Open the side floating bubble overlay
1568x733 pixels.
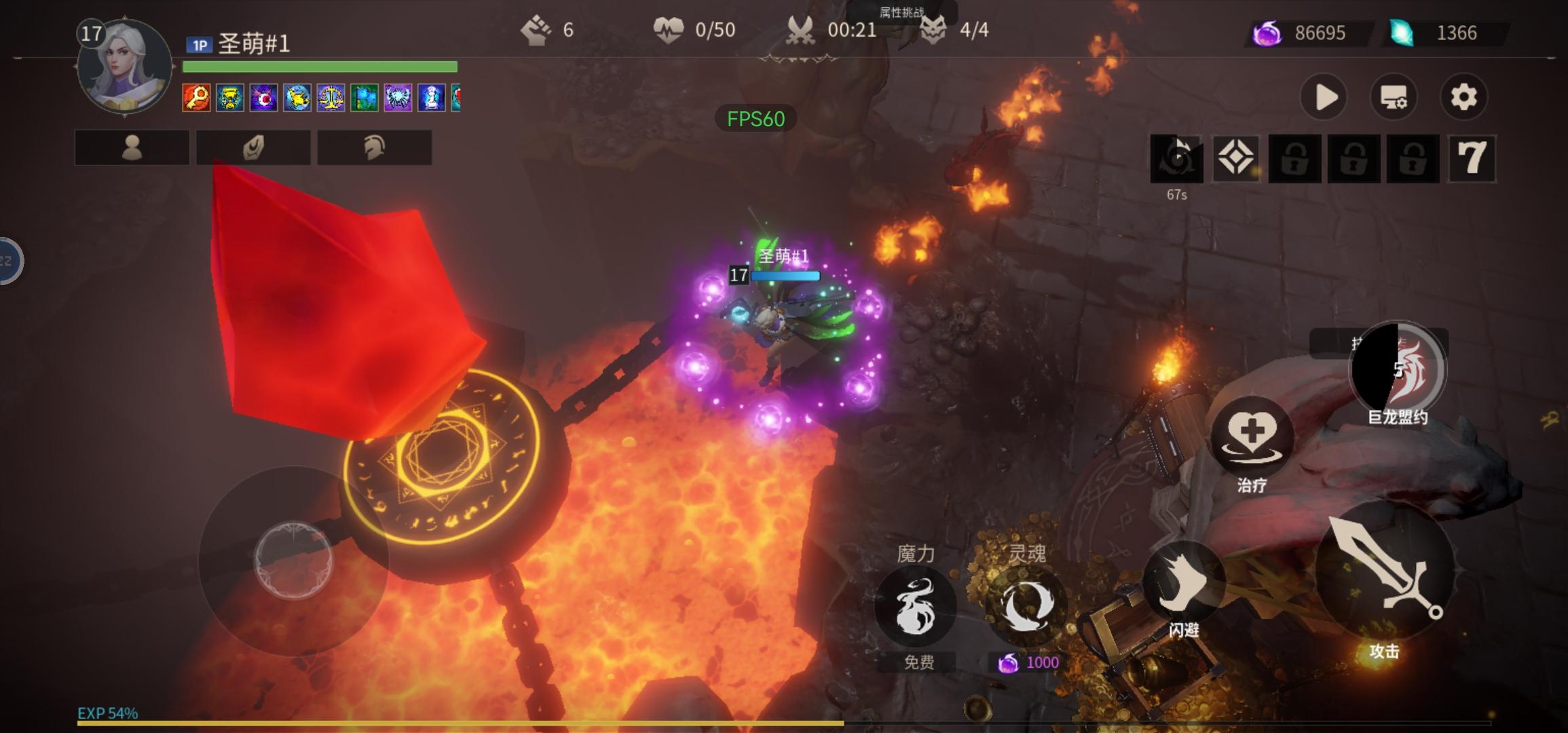click(10, 261)
